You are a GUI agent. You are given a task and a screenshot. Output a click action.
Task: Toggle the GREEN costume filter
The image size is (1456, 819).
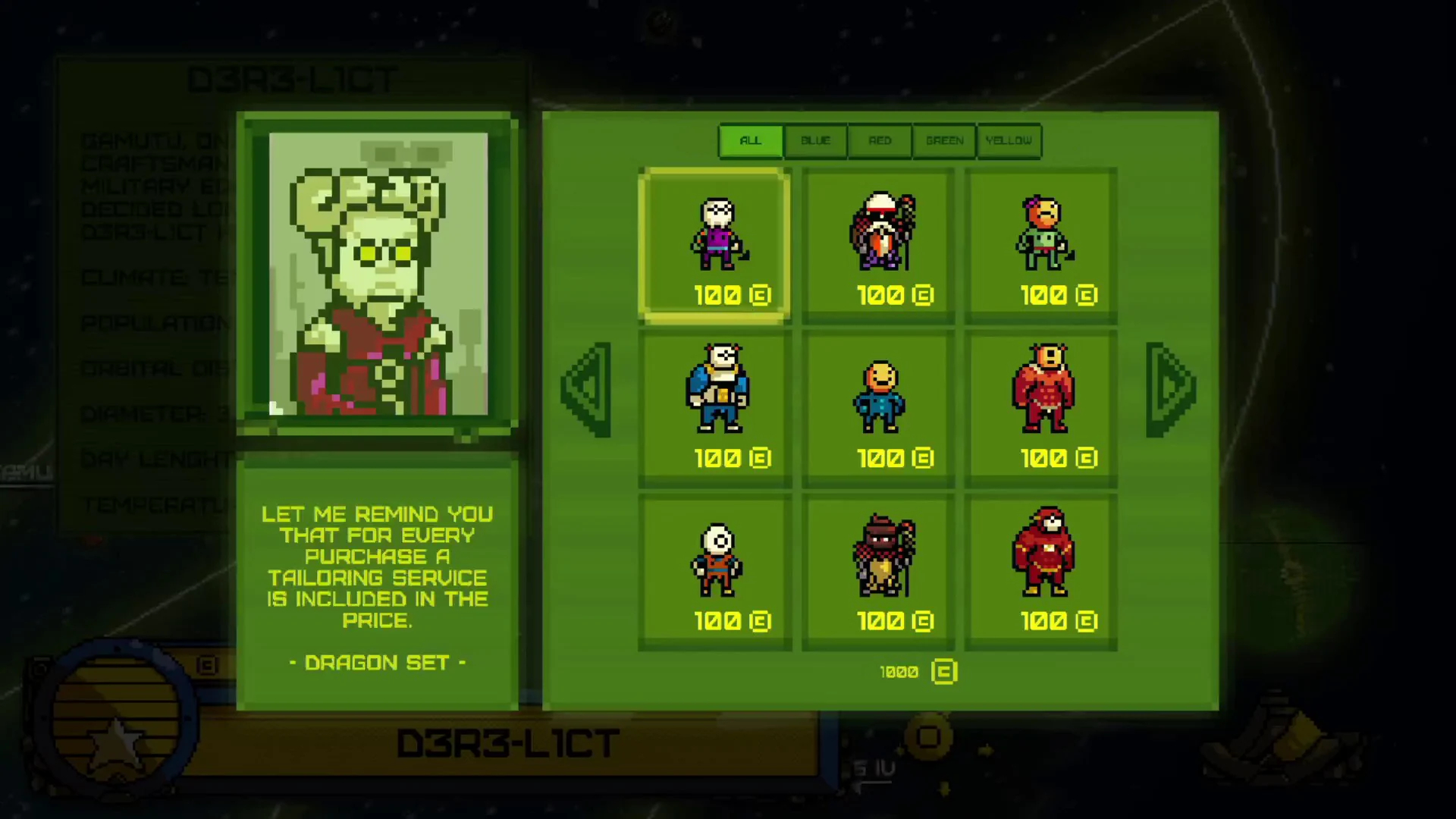click(944, 140)
